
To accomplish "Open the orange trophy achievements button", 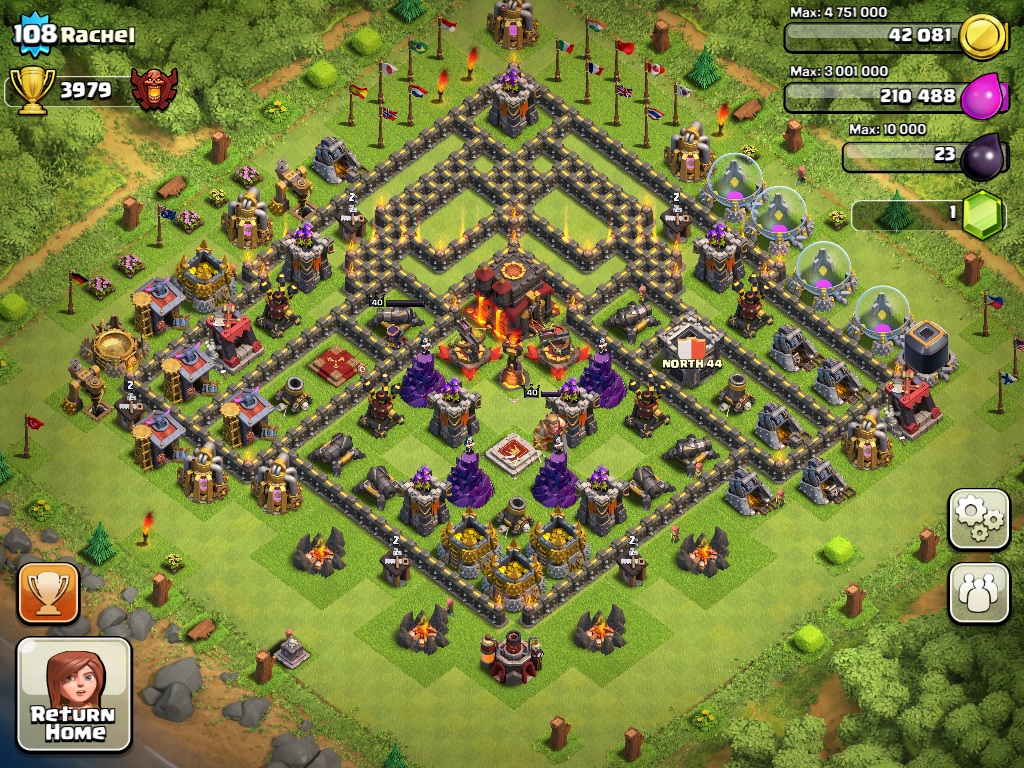I will [x=48, y=593].
